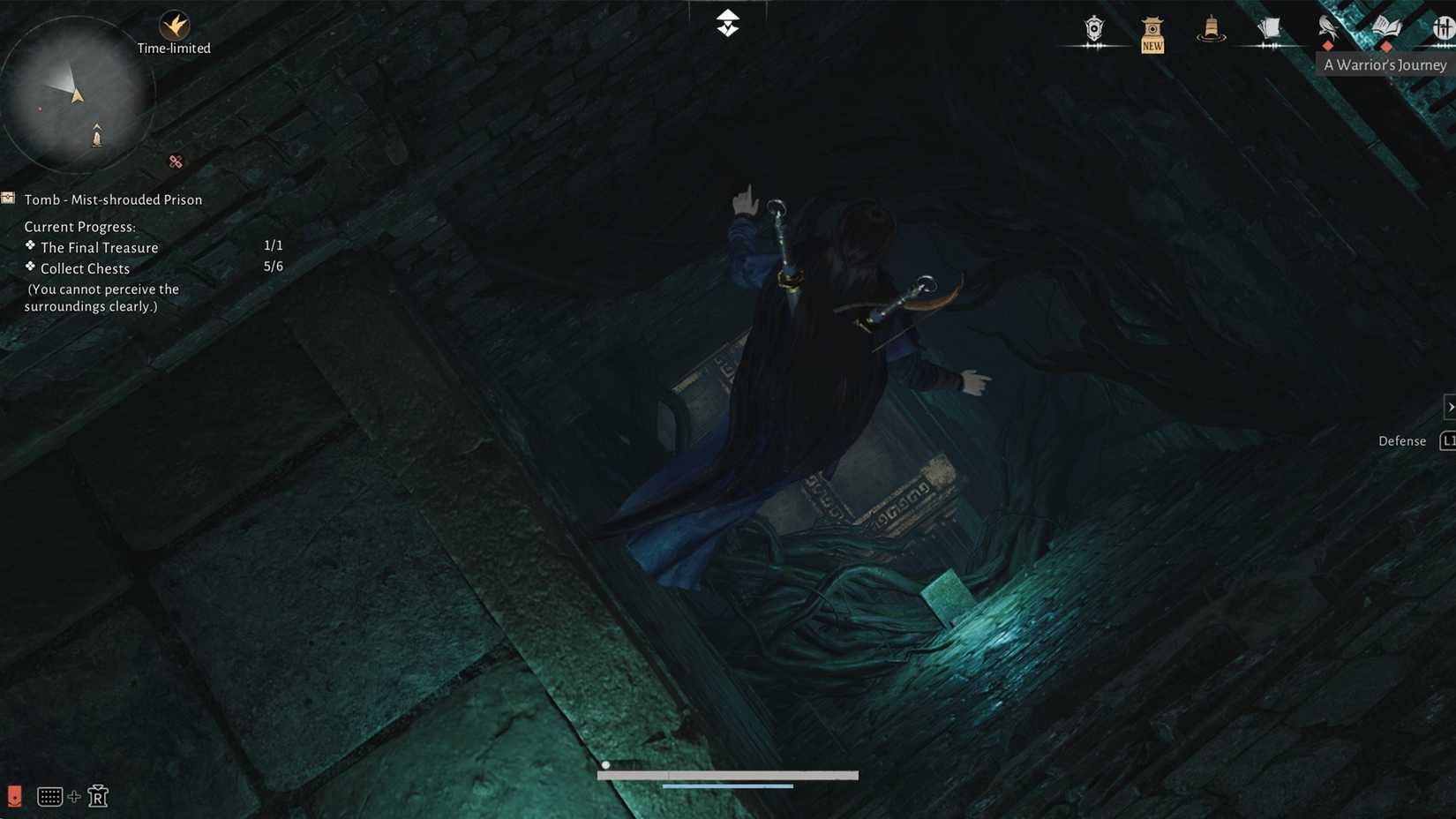Click the progress bar above the hotbar
Viewport: 1456px width, 819px height.
coord(728,775)
